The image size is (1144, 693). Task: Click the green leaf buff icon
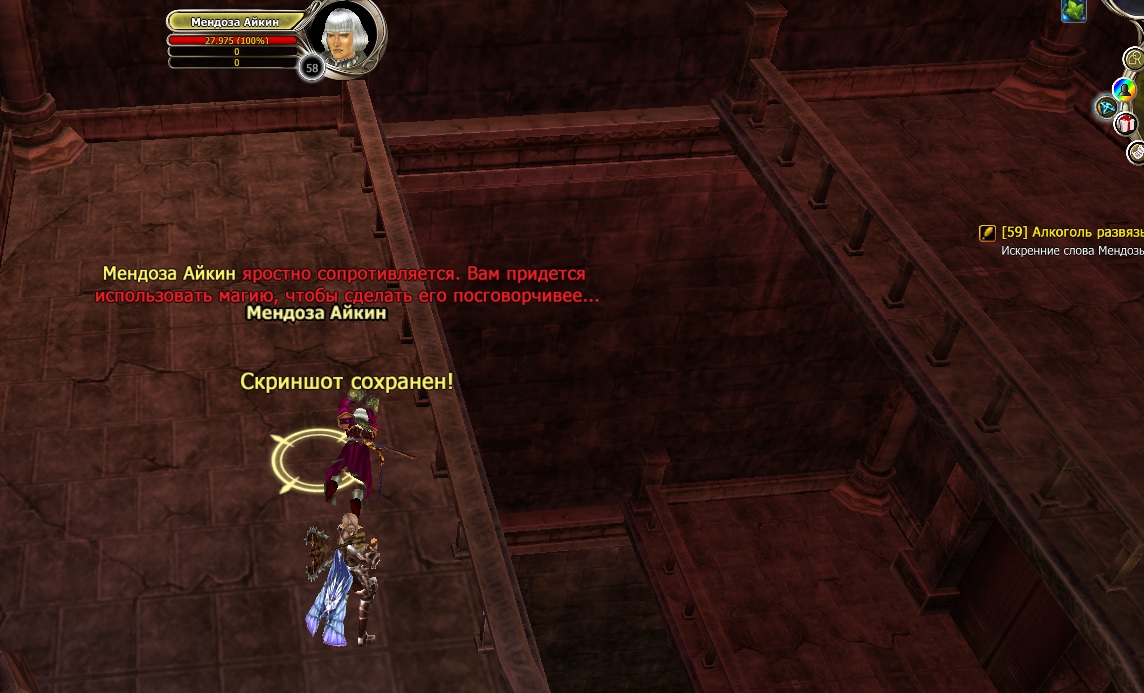click(x=1074, y=10)
